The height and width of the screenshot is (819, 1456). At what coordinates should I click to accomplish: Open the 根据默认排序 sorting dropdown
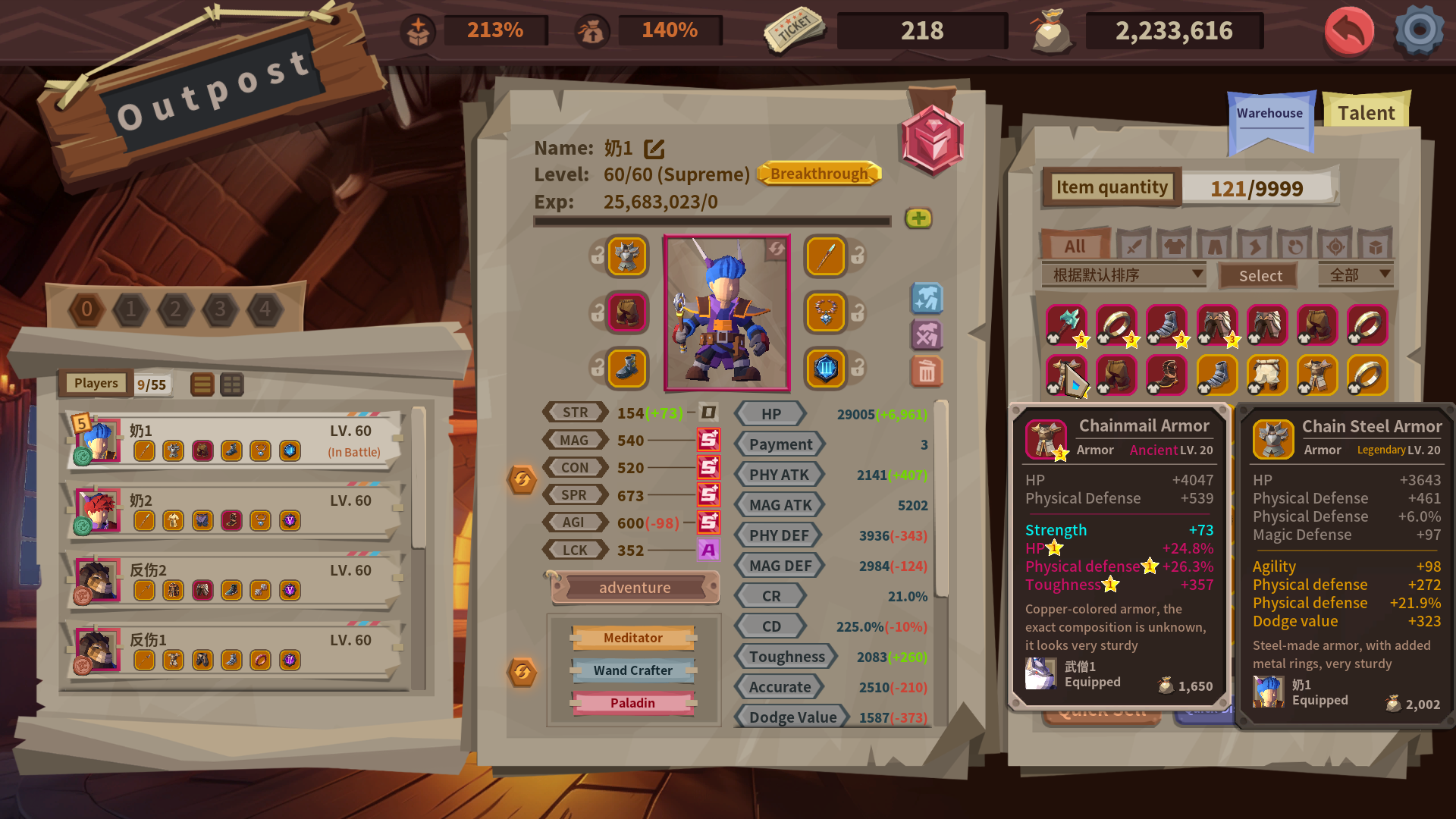[1122, 275]
